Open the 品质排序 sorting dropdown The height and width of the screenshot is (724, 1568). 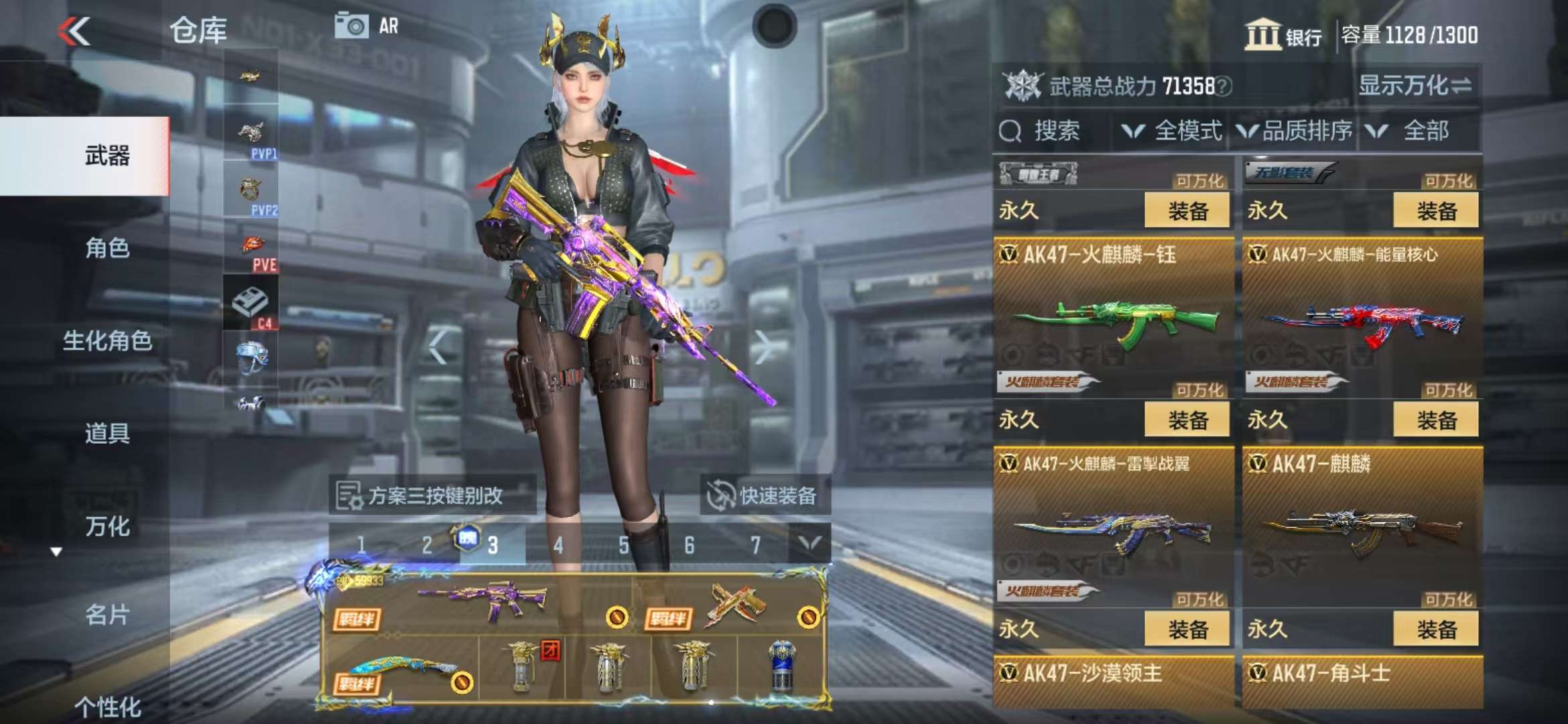click(x=1295, y=131)
